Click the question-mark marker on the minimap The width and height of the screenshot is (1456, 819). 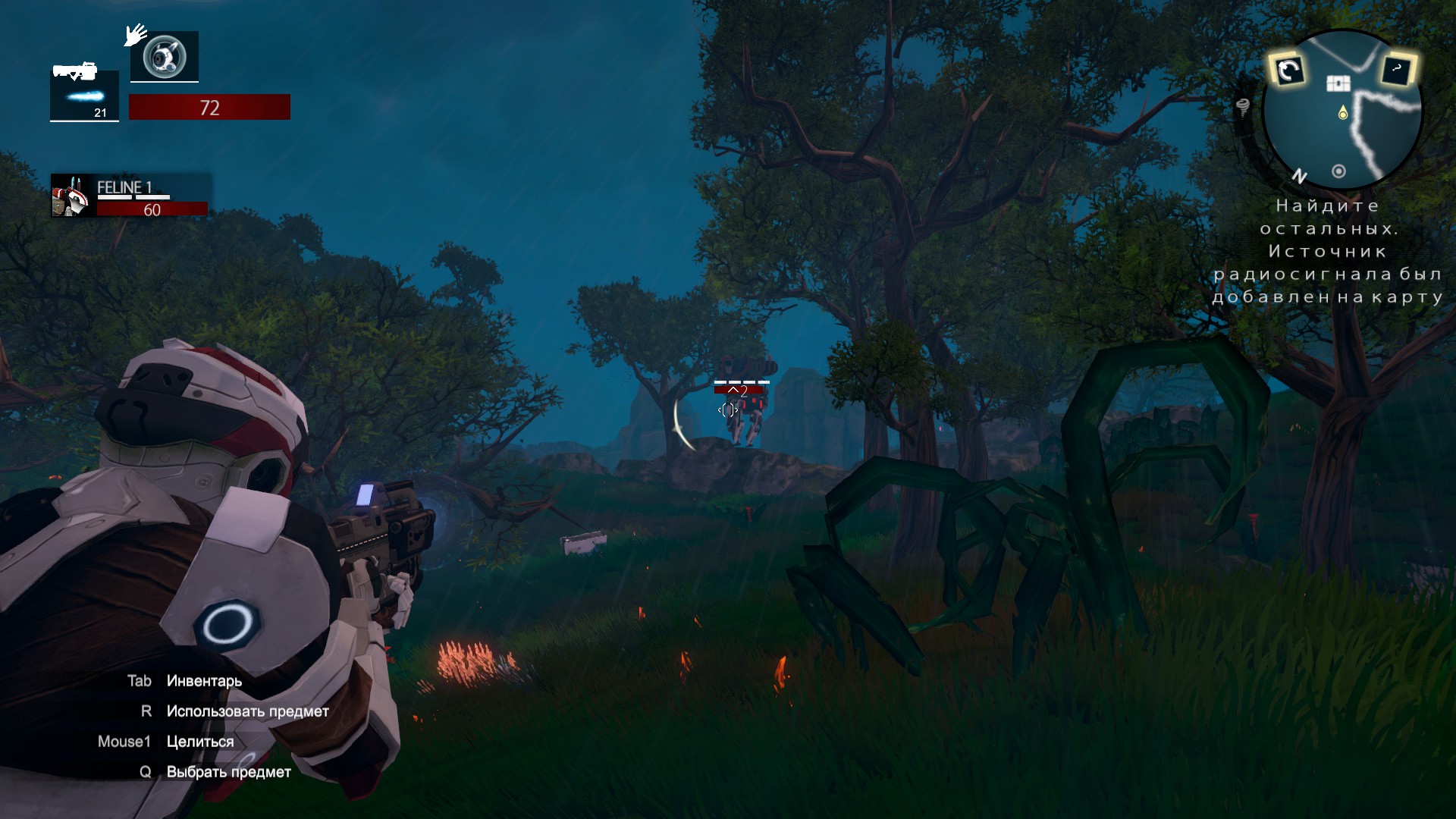coord(1396,69)
